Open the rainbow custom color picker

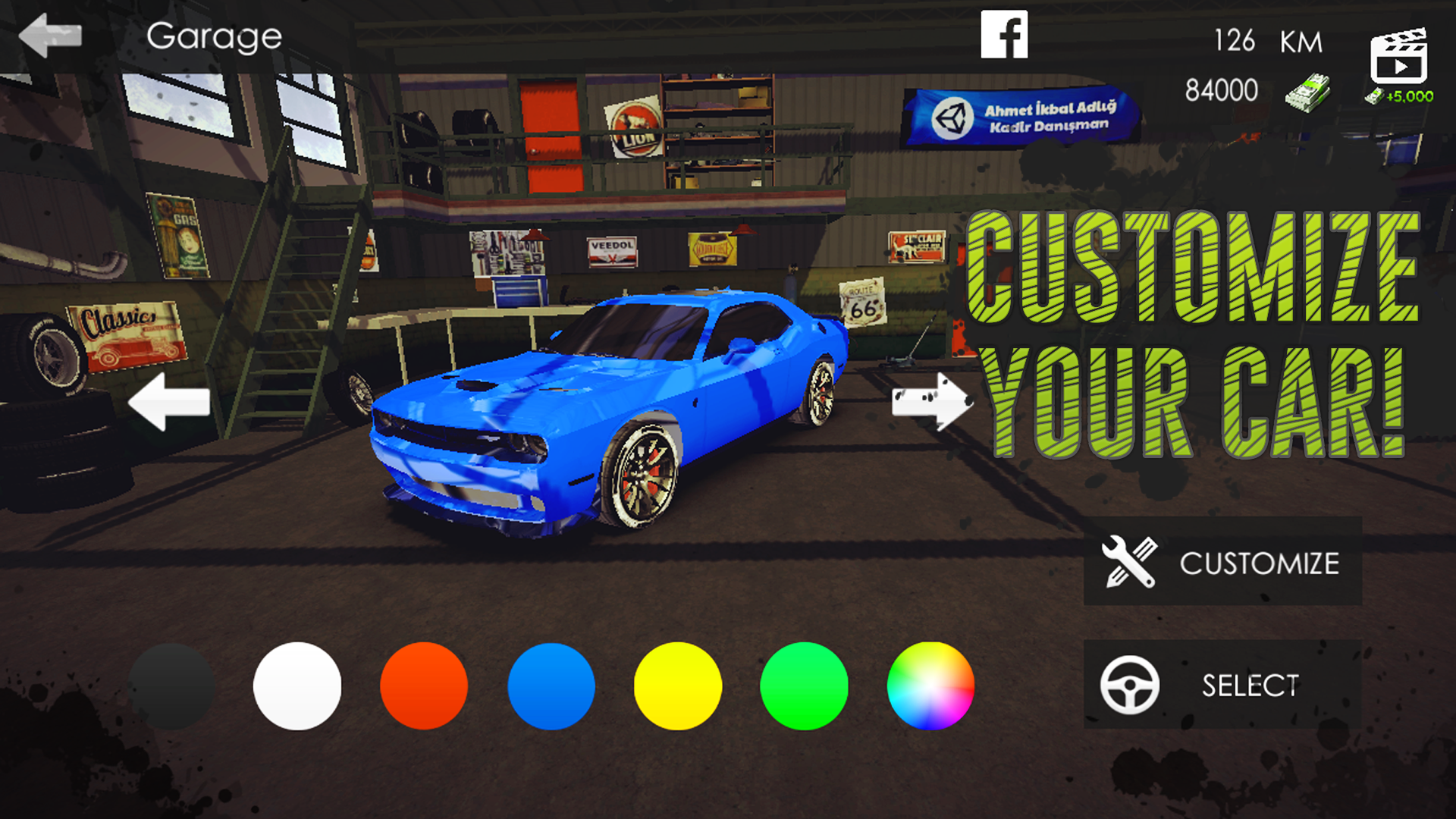(x=930, y=685)
